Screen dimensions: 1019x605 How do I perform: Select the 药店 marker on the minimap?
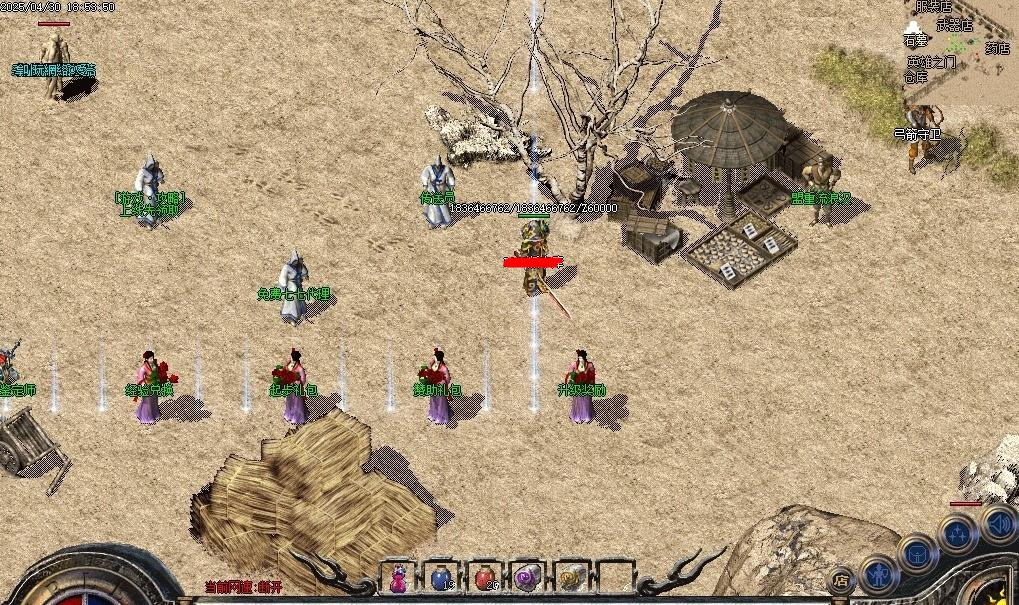point(996,47)
